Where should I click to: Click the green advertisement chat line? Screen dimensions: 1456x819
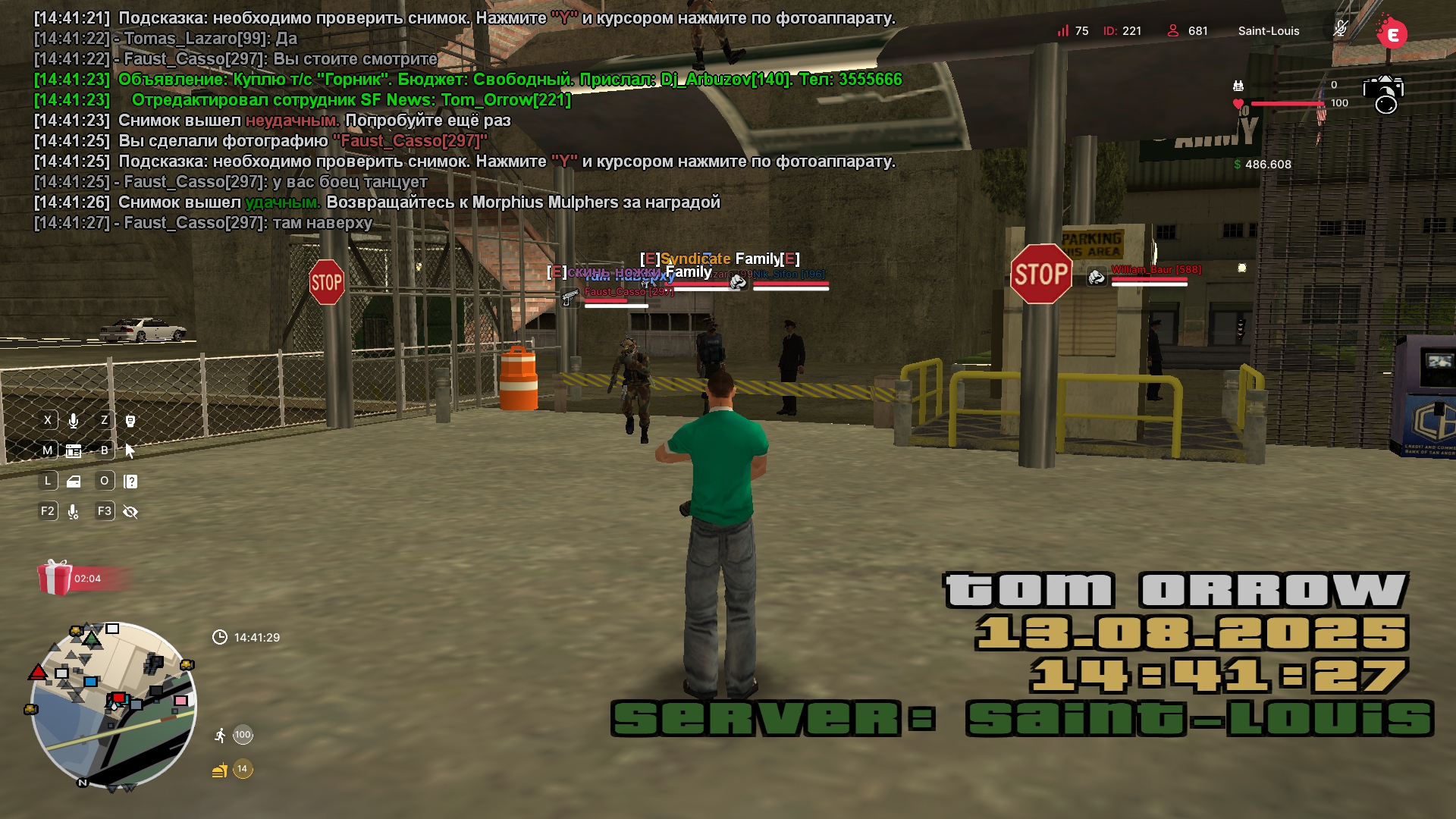(x=510, y=80)
